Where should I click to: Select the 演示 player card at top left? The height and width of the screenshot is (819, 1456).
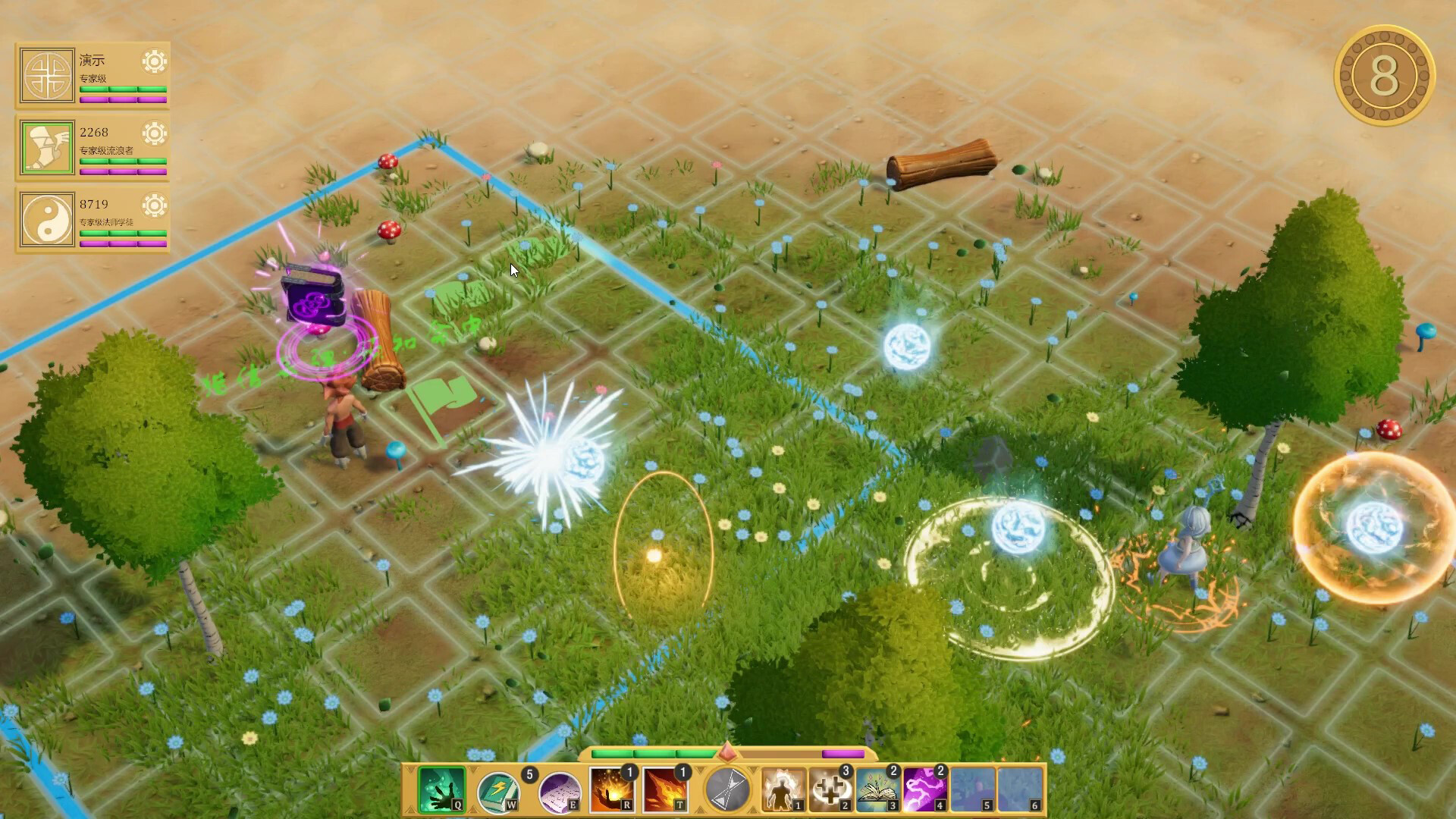click(x=93, y=74)
